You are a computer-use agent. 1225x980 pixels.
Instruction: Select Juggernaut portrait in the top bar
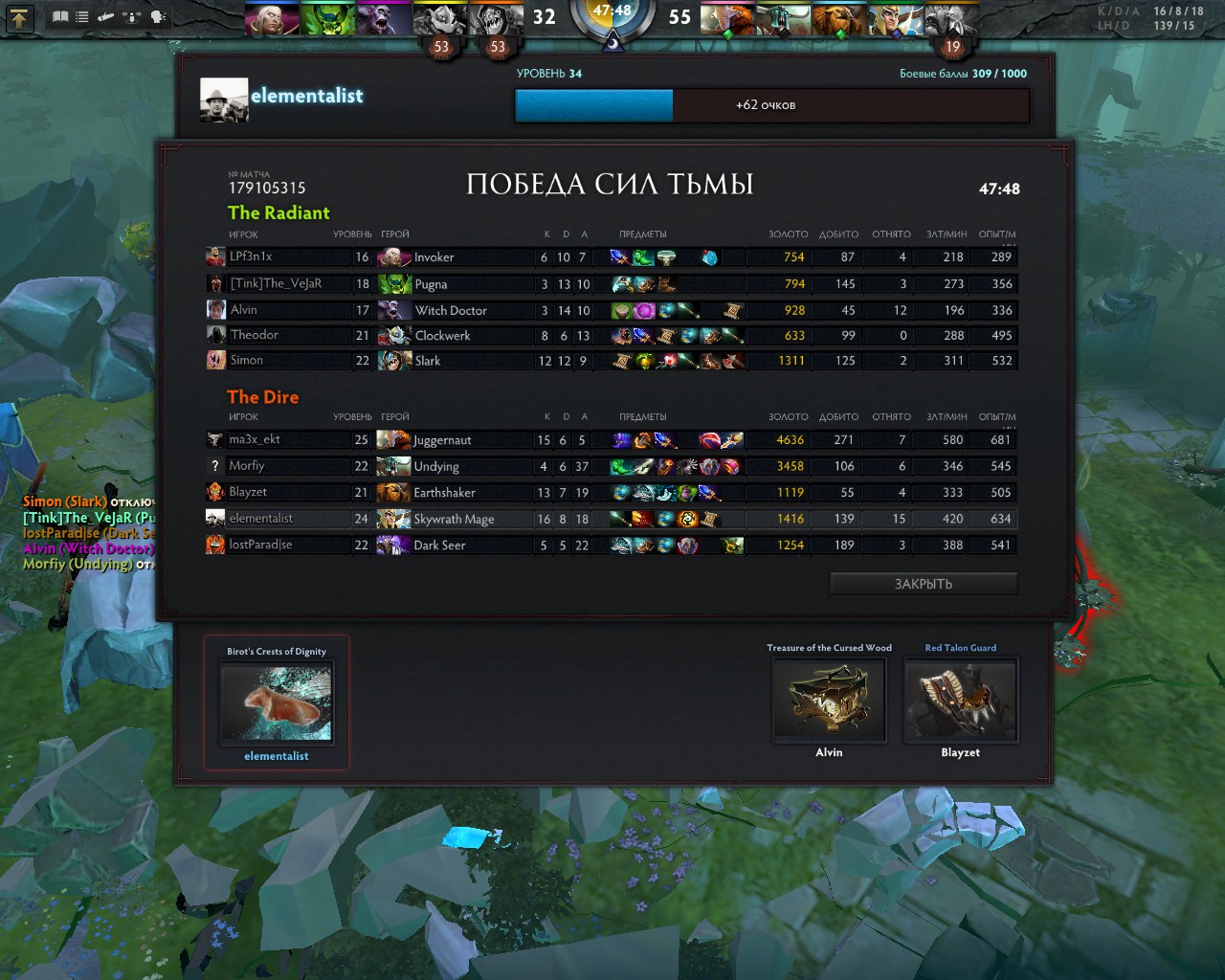click(x=727, y=18)
